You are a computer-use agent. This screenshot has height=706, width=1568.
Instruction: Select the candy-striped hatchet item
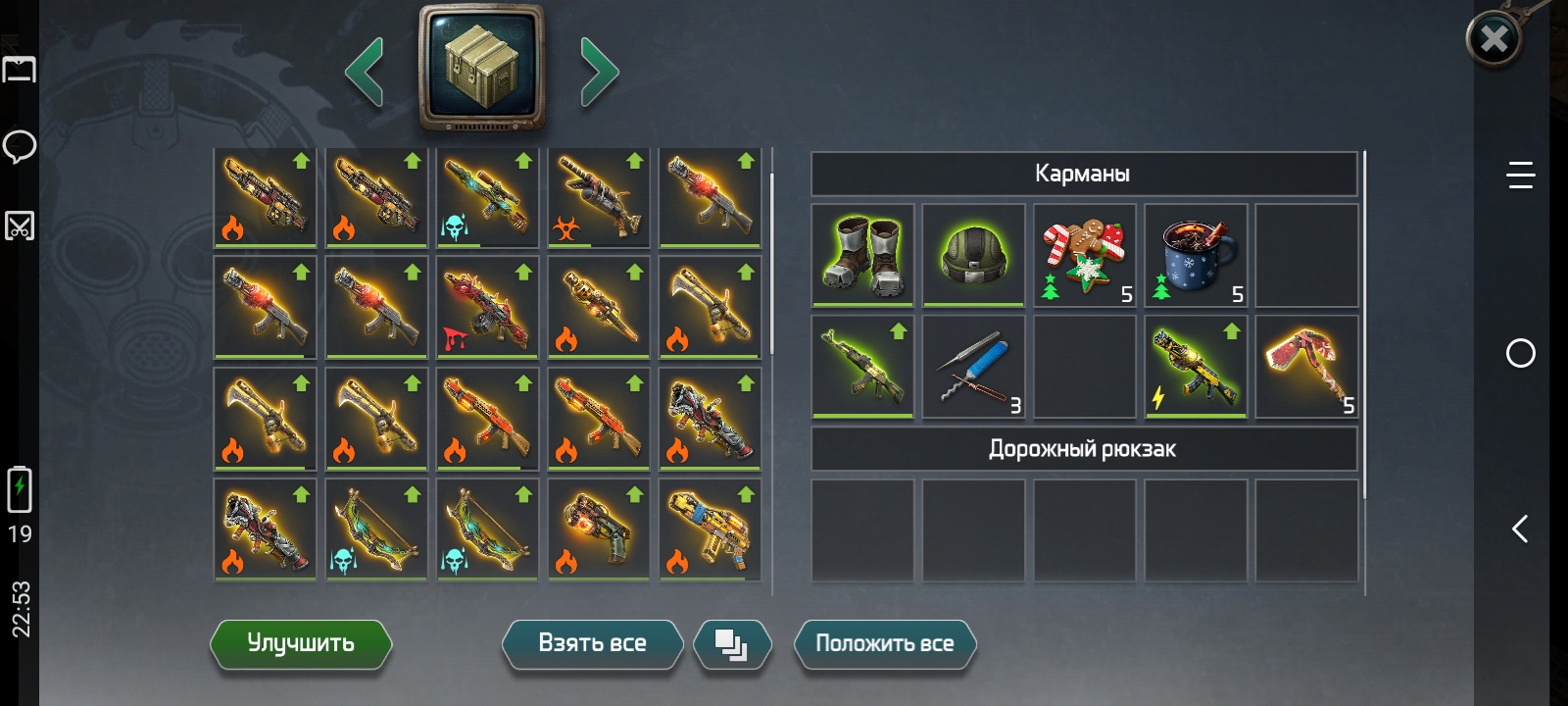pyautogui.click(x=1306, y=367)
